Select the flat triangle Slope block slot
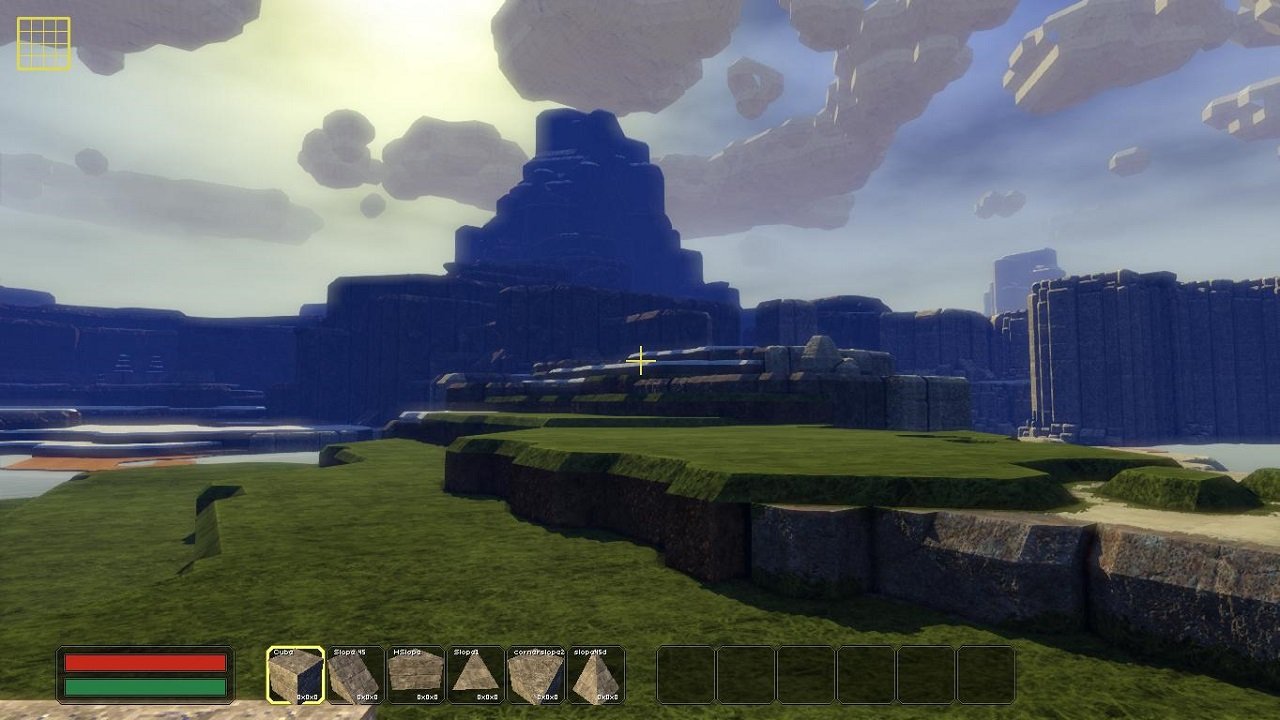Image resolution: width=1280 pixels, height=720 pixels. pyautogui.click(x=475, y=675)
